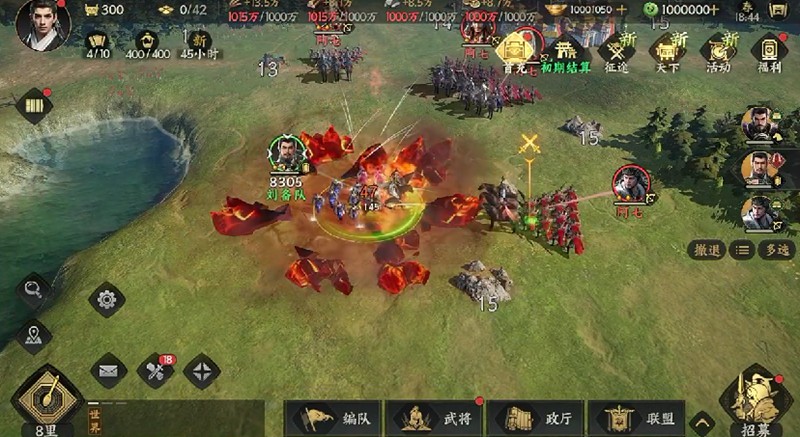The width and height of the screenshot is (800, 437).
Task: Open the magnifying glass search
Action: tap(34, 290)
